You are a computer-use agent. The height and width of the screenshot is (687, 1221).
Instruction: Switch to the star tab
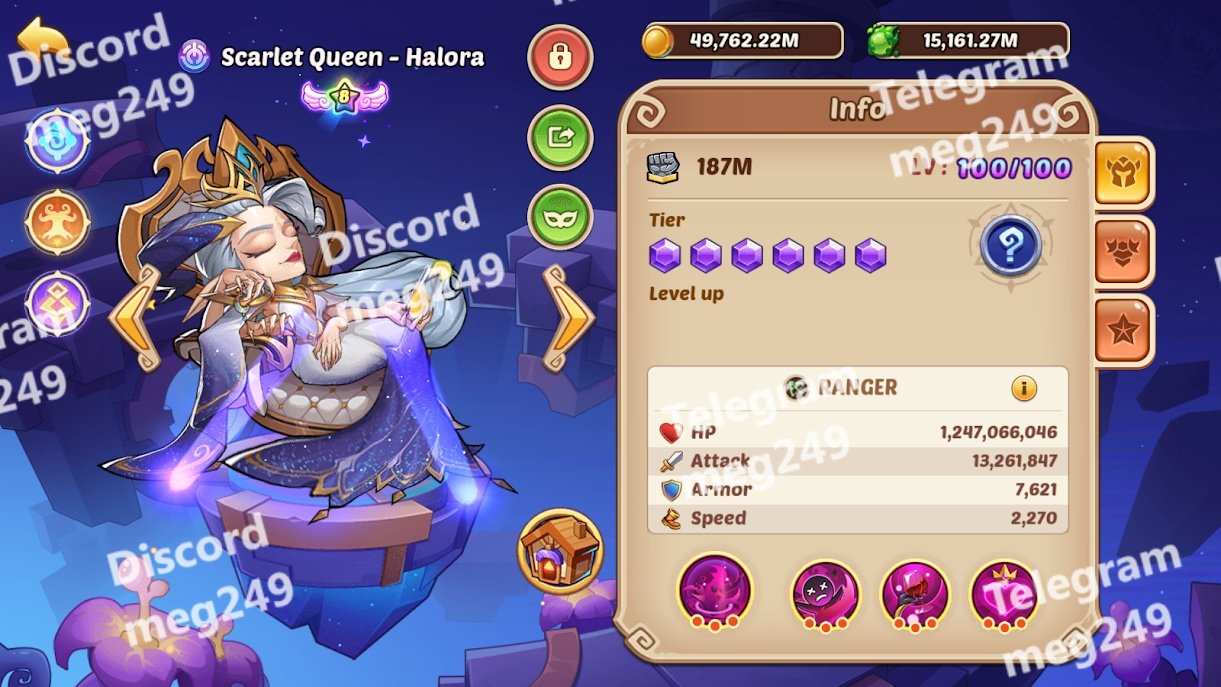point(1124,331)
